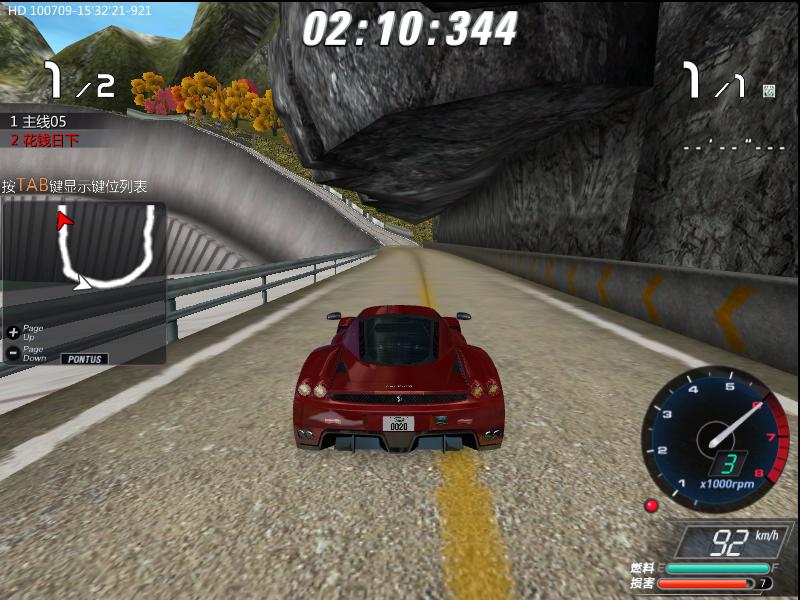Select first-place racer 主线05 in the ranking list

click(40, 121)
